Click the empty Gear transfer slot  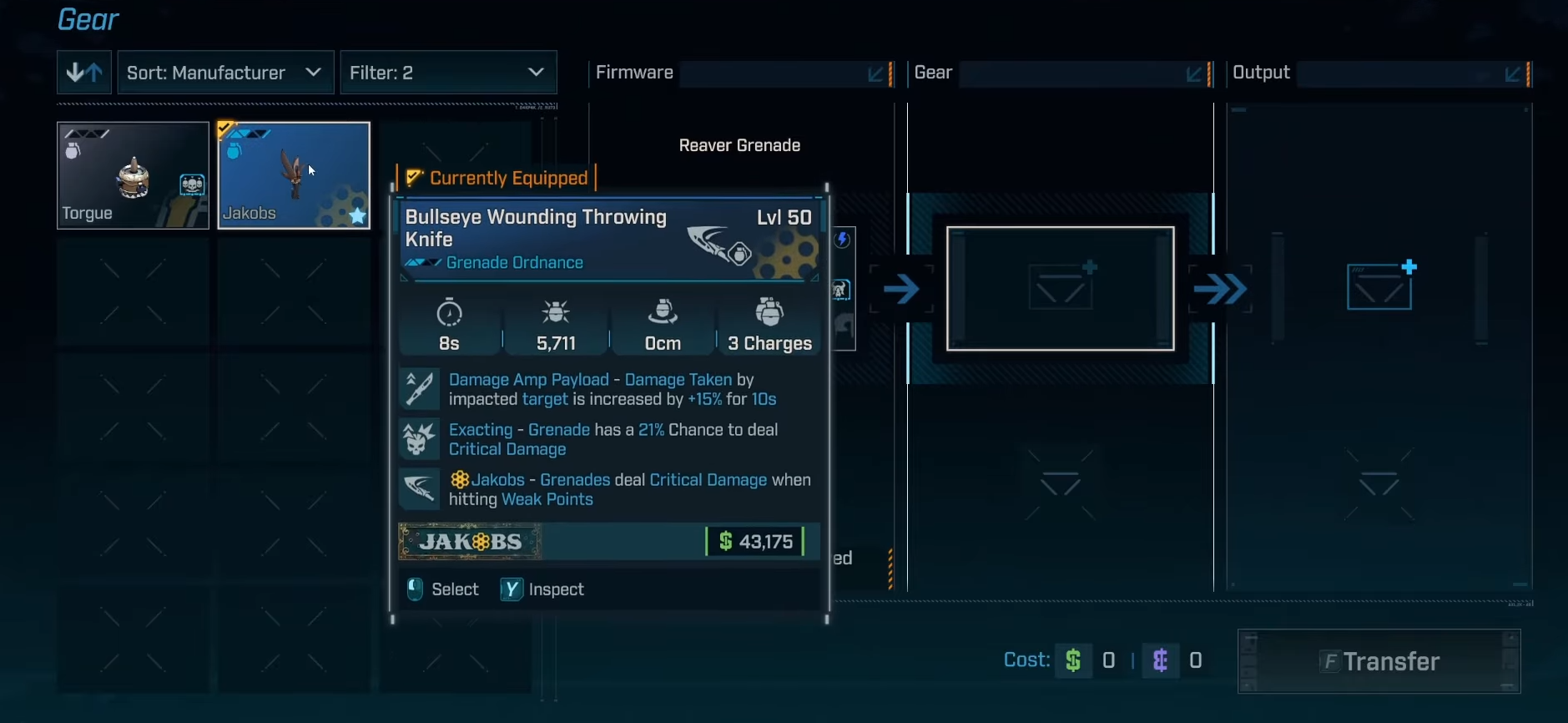coord(1060,289)
